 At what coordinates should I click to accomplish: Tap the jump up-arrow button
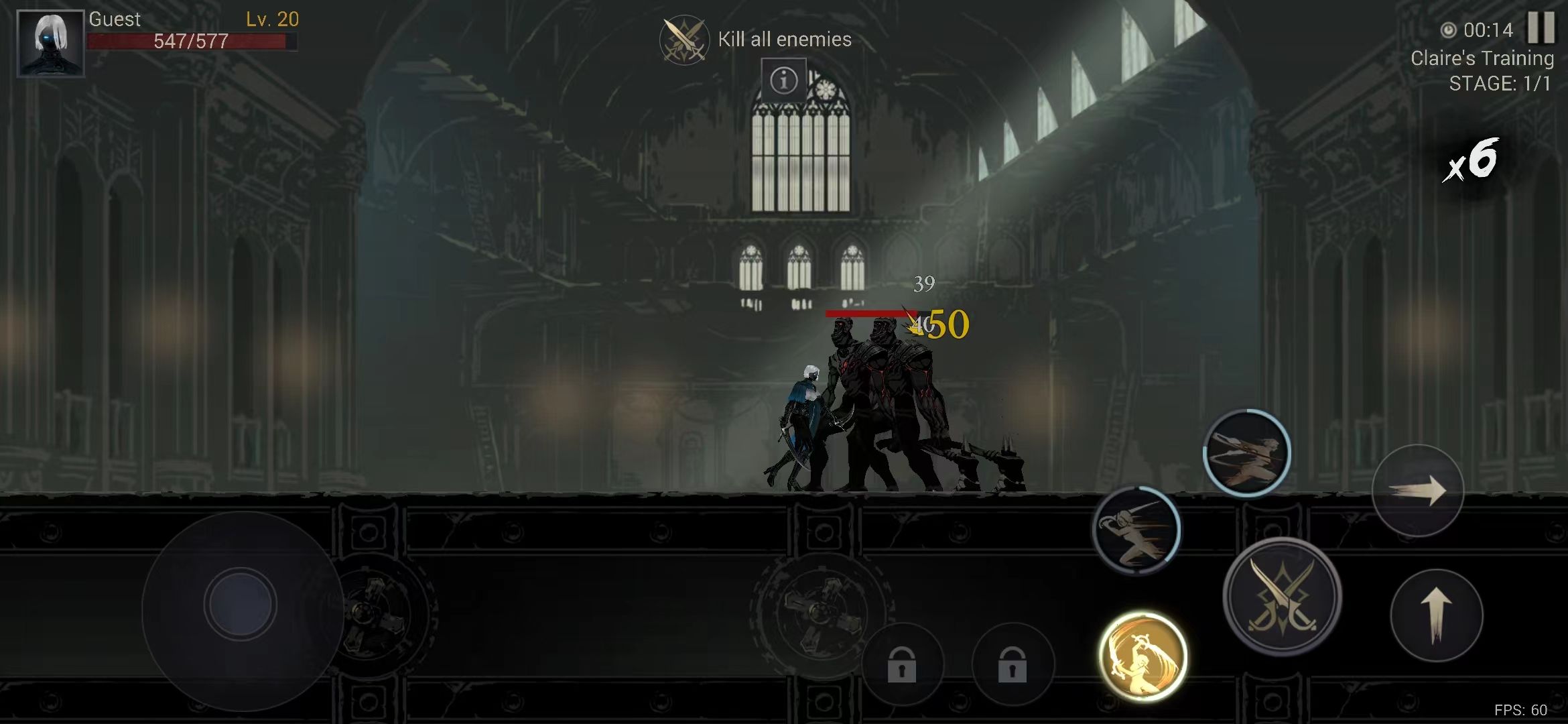coord(1436,615)
